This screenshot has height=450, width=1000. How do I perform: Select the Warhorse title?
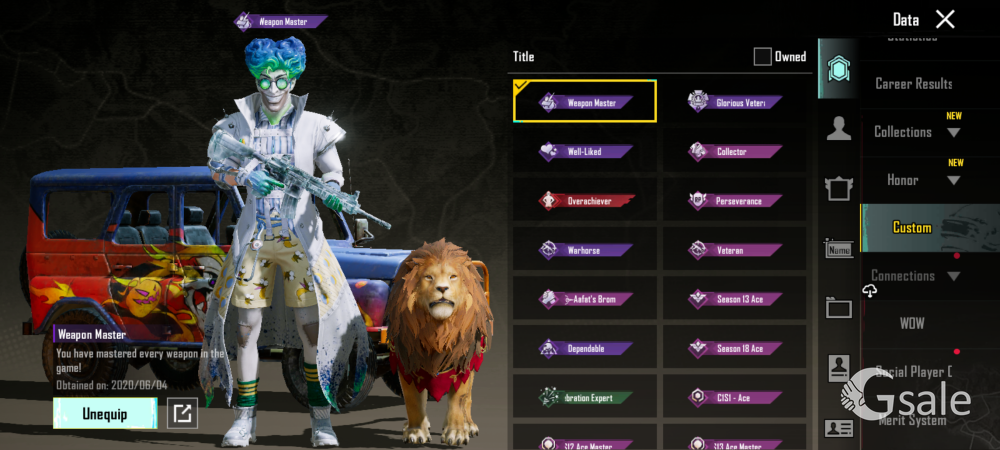click(585, 250)
